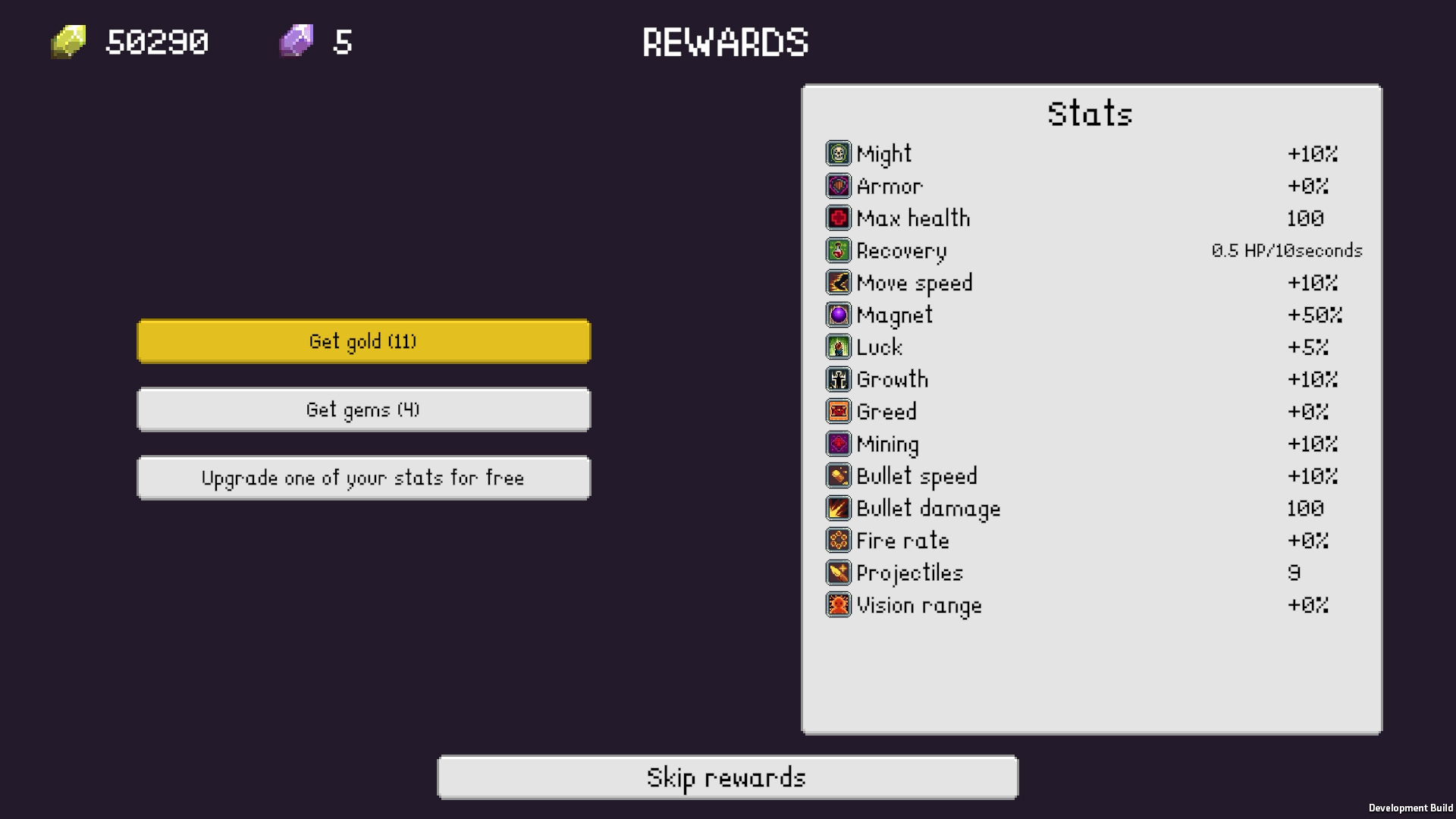Click the Max health heart icon
Viewport: 1456px width, 819px height.
point(838,218)
